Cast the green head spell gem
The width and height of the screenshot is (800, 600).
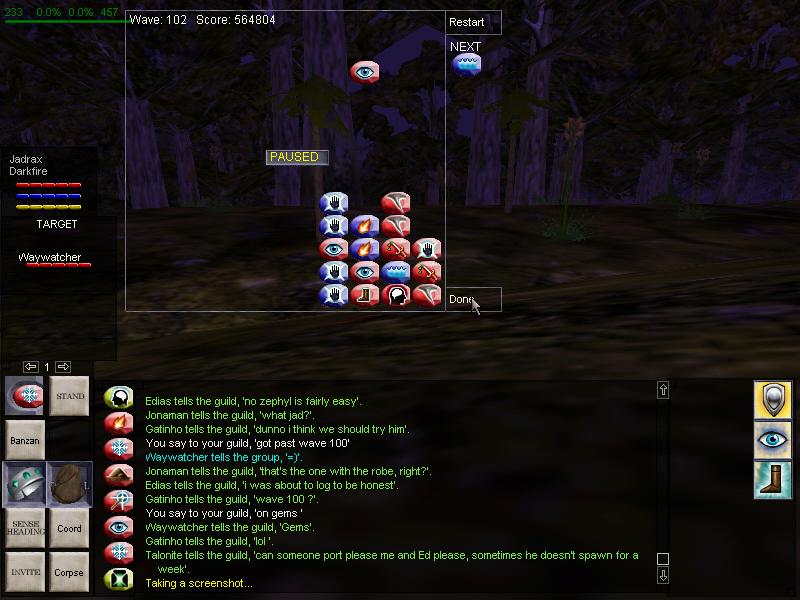click(119, 399)
